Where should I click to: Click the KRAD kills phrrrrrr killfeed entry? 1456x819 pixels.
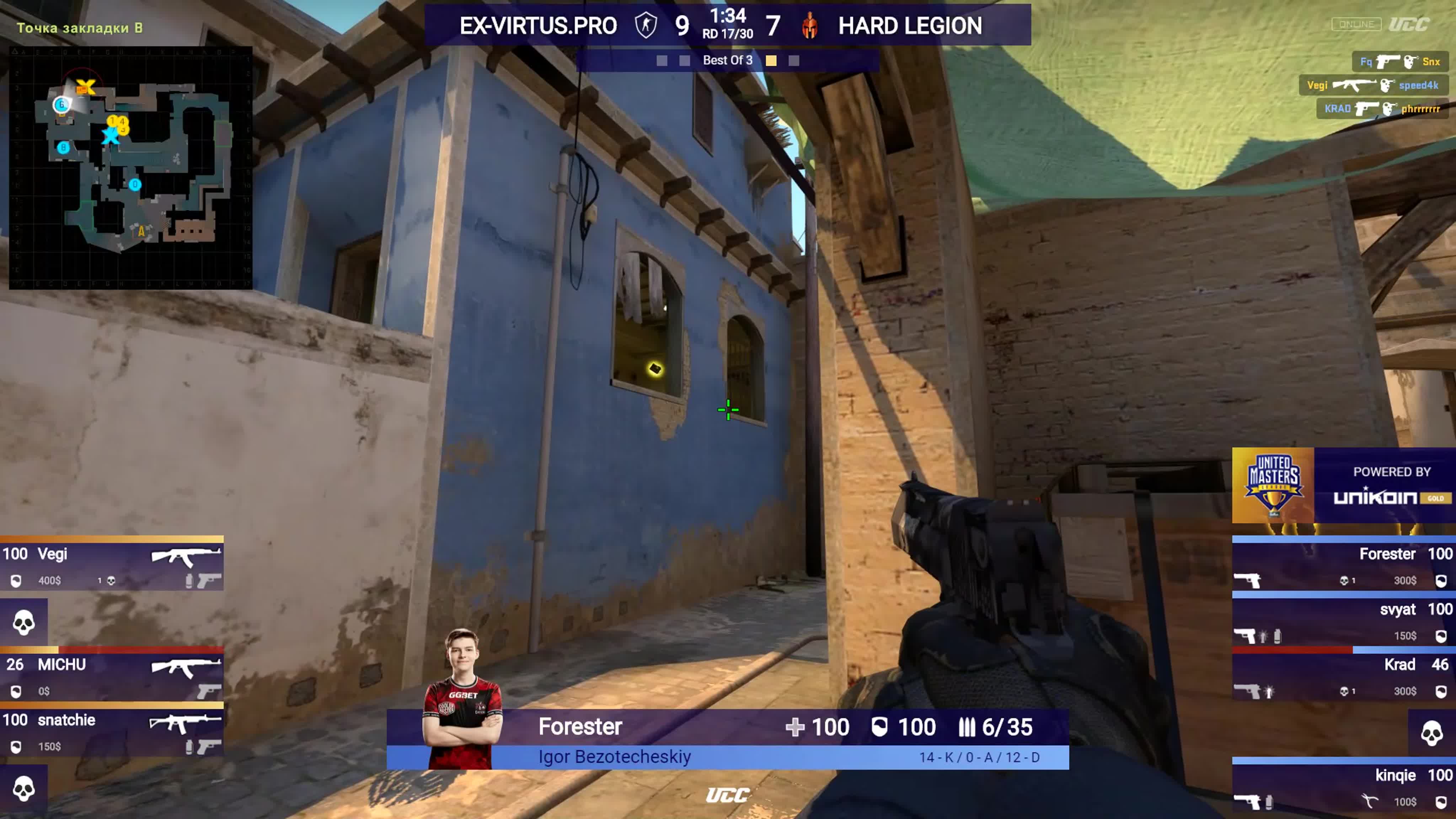click(x=1381, y=108)
